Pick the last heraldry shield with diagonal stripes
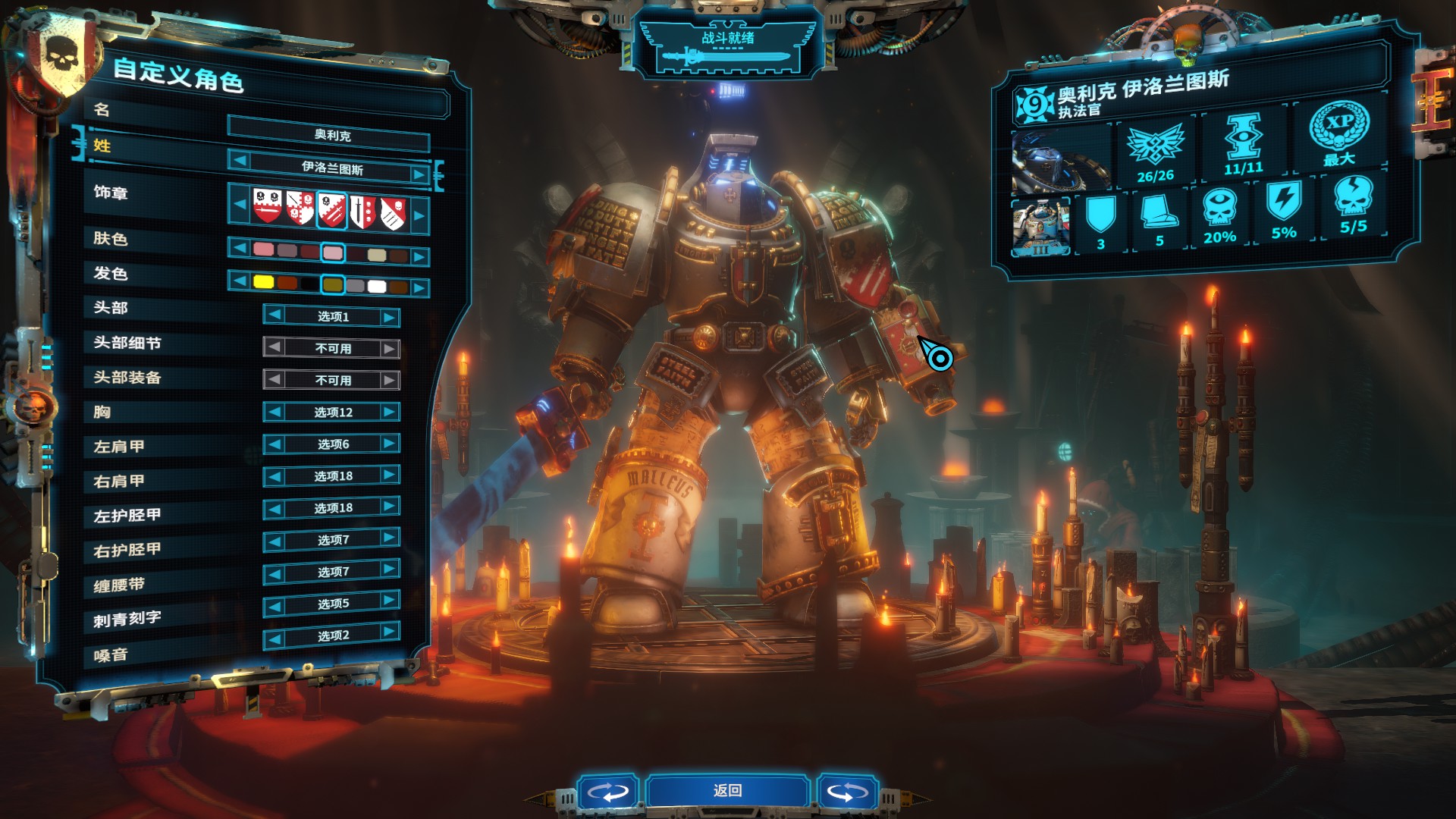Screen dimensions: 1456x819 (x=393, y=214)
